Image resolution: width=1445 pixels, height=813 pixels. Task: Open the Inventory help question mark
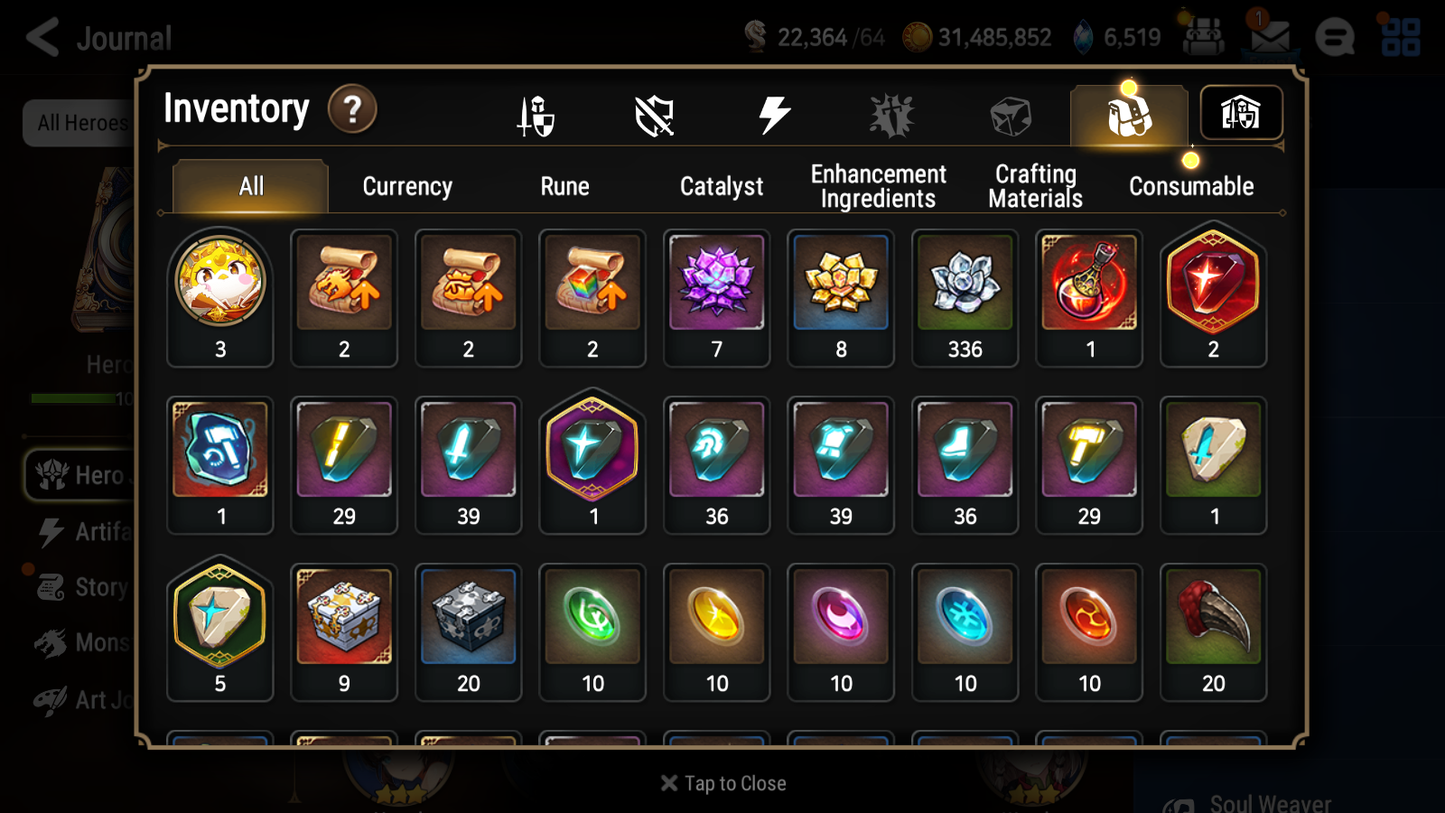click(x=352, y=111)
